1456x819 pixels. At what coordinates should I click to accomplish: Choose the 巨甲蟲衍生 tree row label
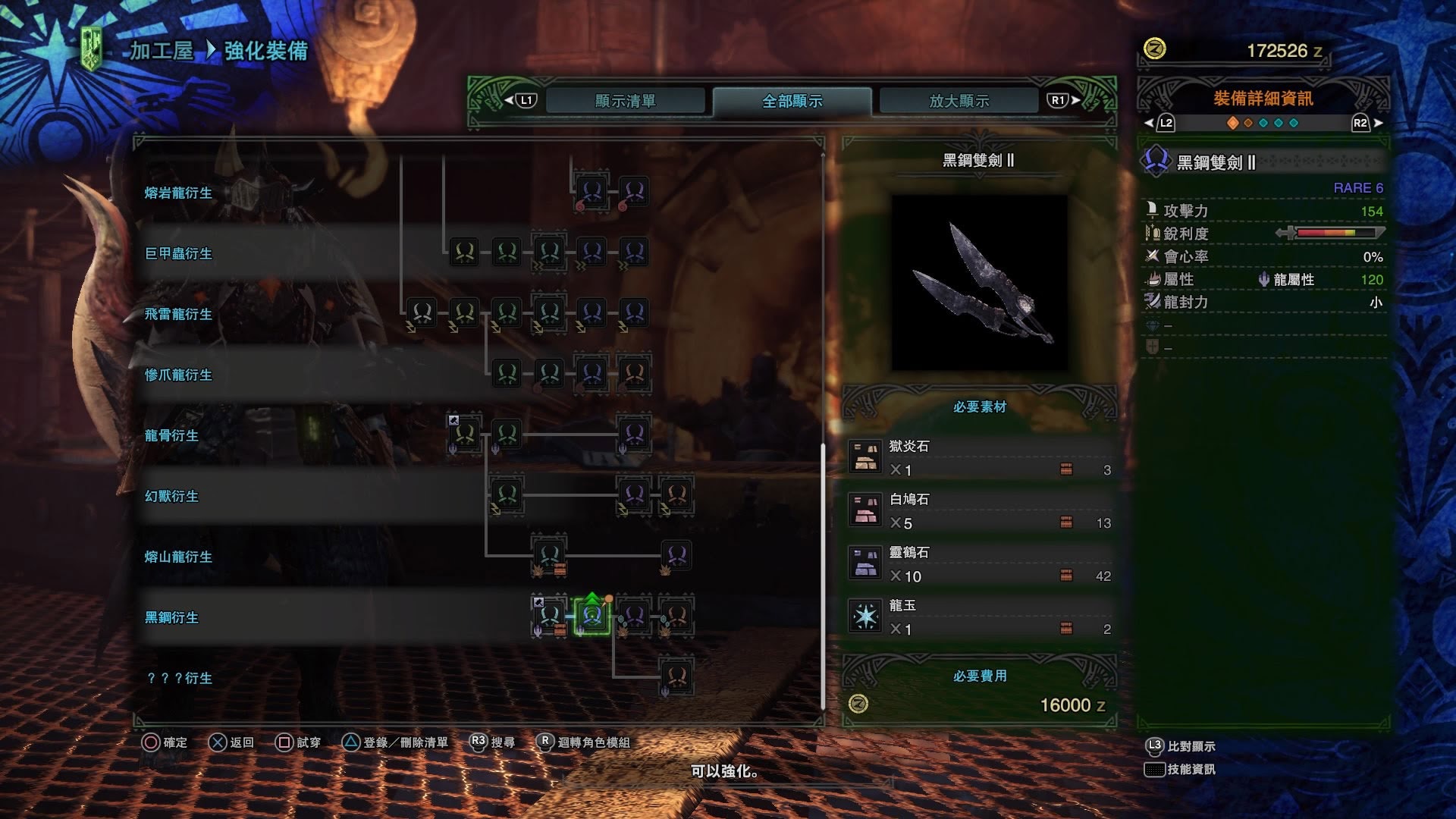pos(178,254)
